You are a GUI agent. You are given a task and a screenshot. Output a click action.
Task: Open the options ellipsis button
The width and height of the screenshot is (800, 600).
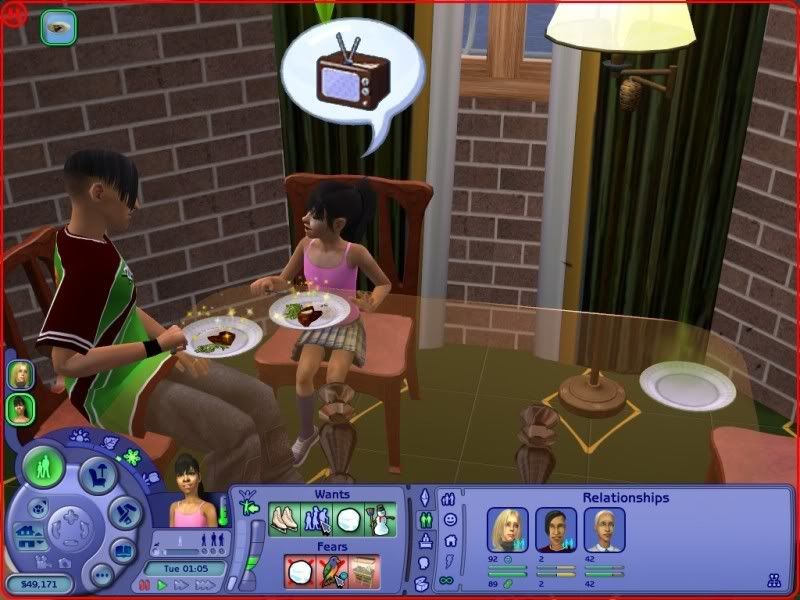click(101, 575)
